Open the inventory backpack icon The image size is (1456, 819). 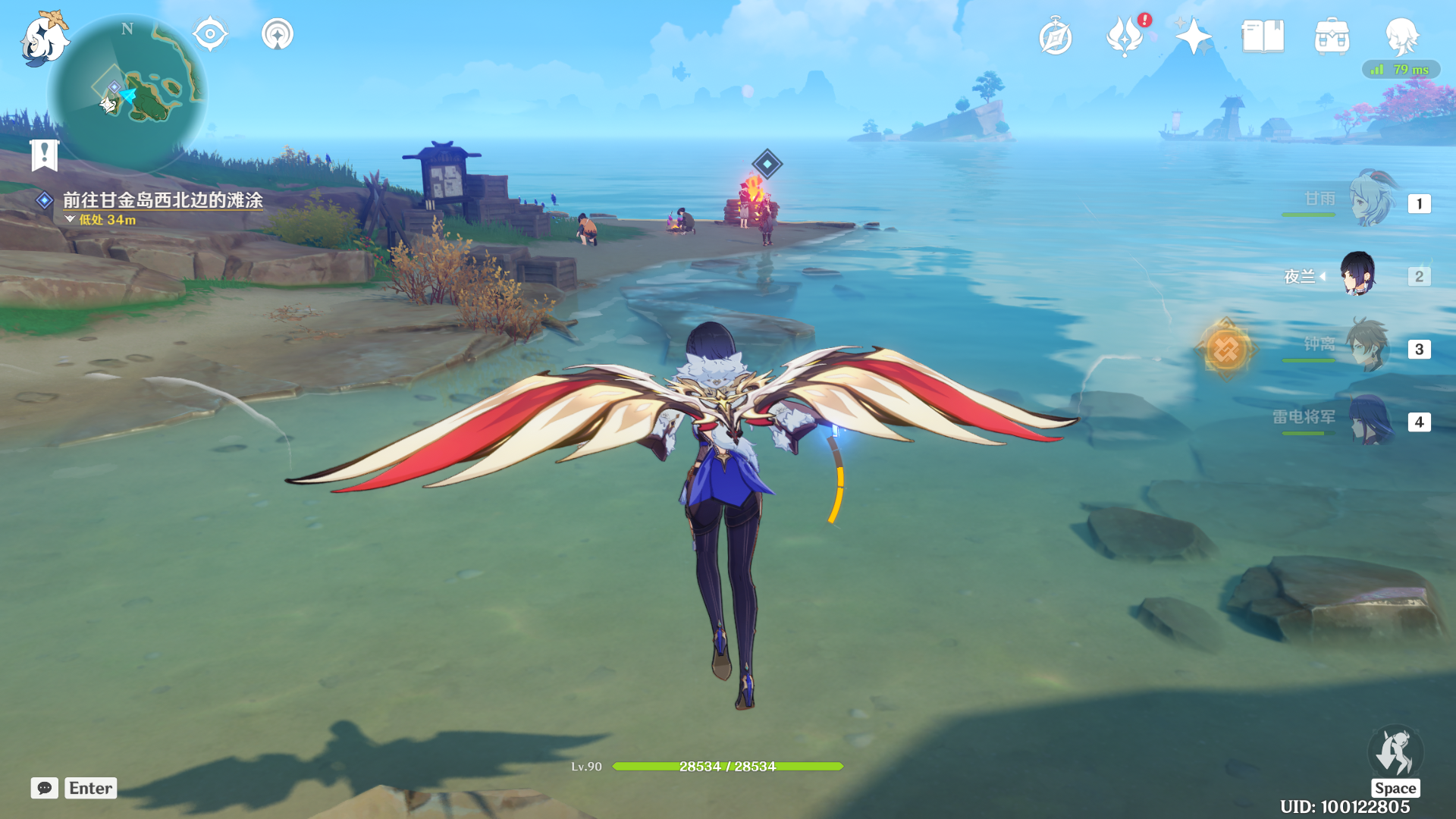point(1332,36)
